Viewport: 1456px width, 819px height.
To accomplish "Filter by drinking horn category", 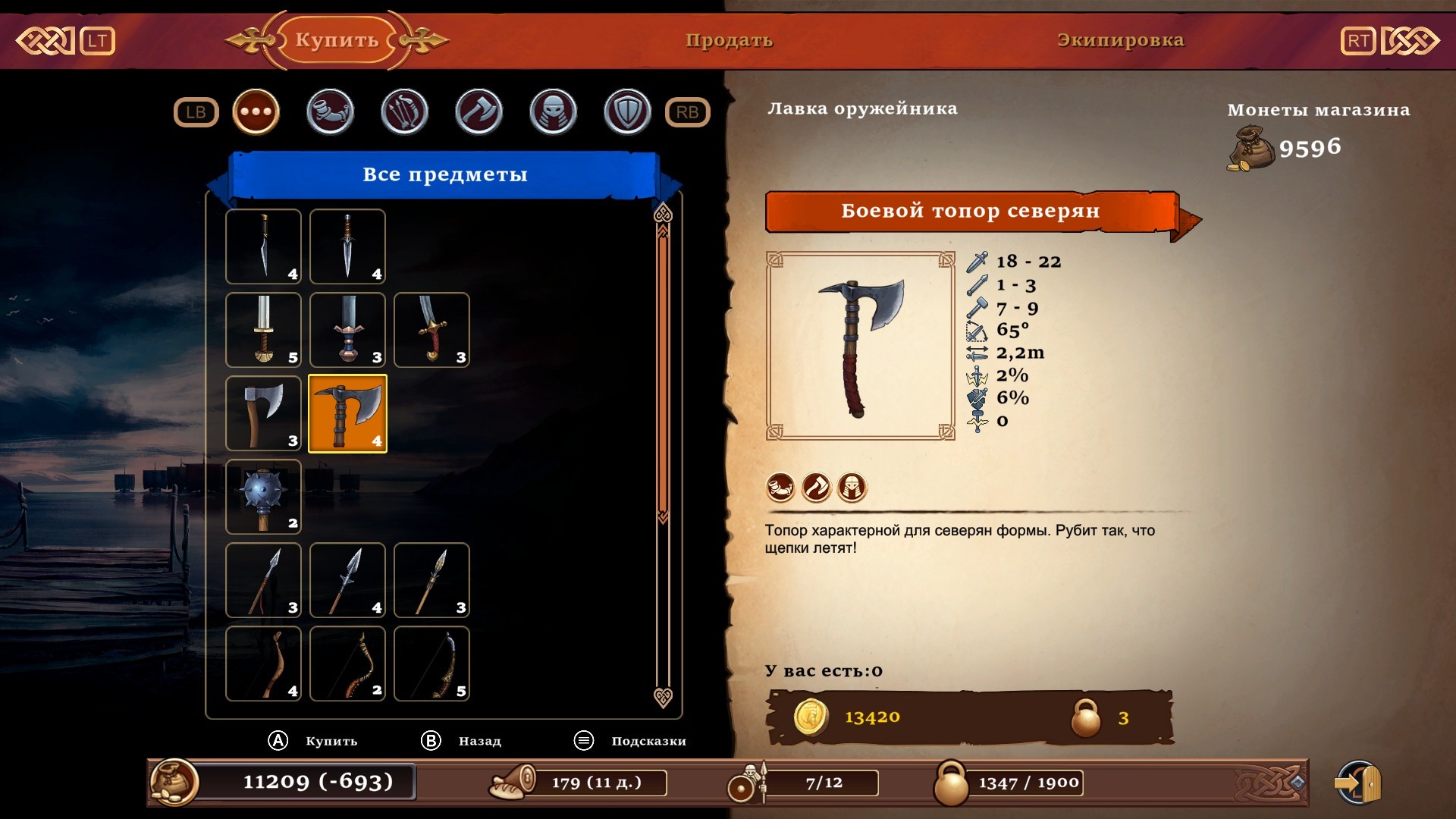I will [x=330, y=112].
